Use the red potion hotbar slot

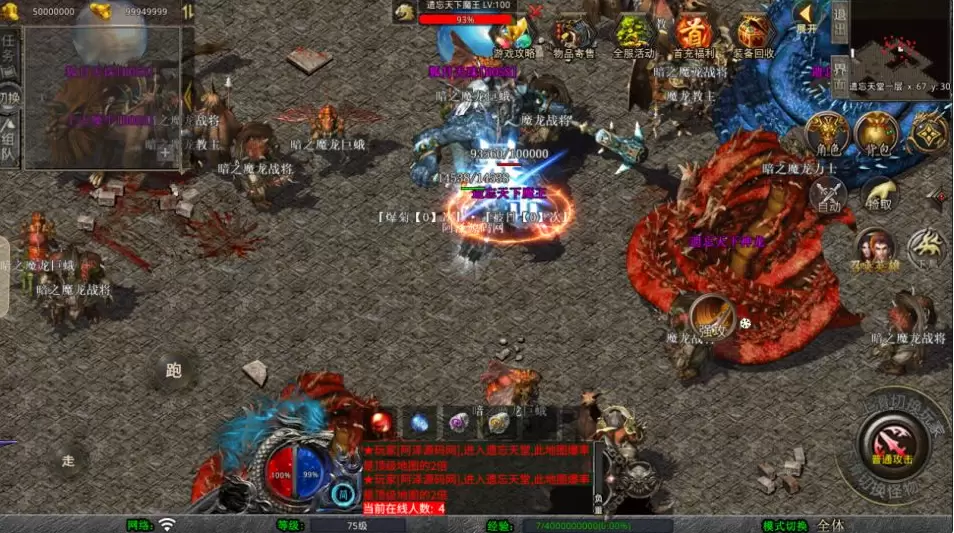point(381,421)
